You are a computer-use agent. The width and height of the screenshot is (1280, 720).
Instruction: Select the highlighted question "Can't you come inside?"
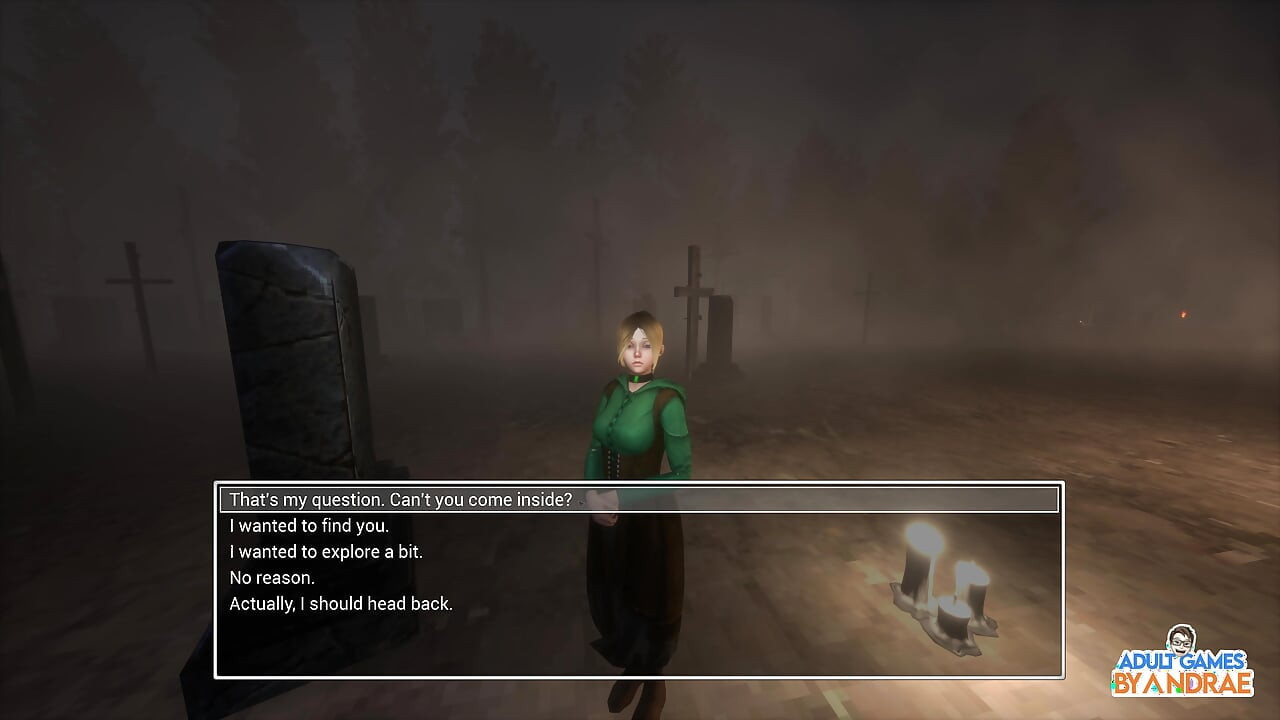tap(400, 499)
